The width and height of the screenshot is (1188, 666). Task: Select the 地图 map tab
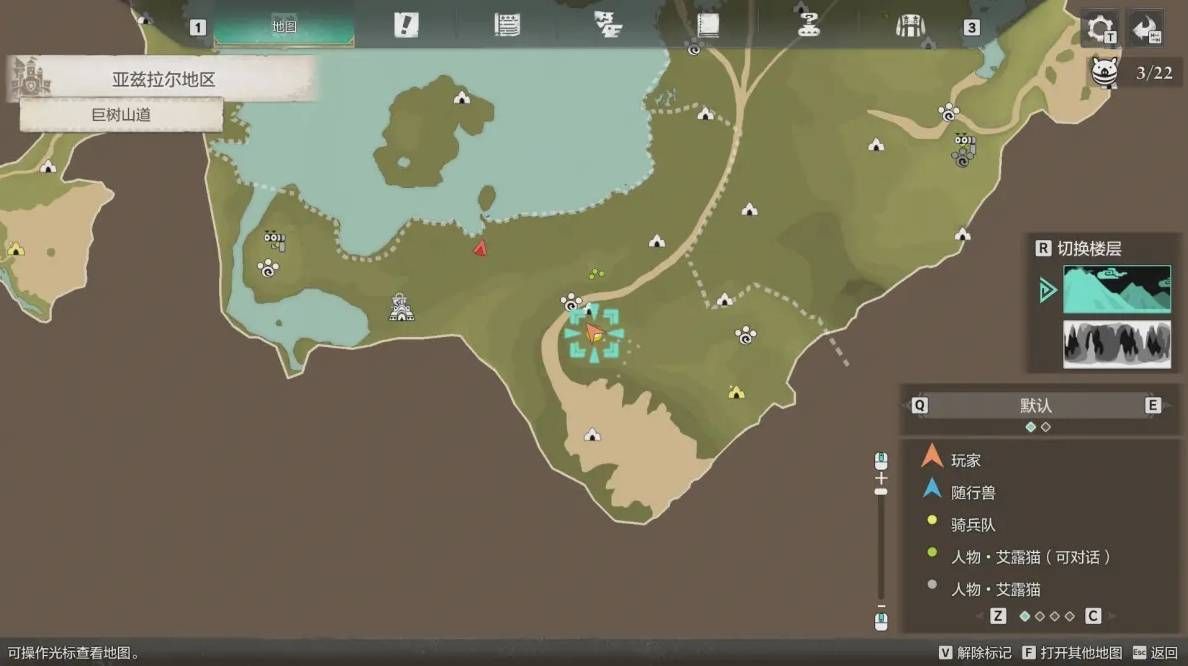coord(284,27)
